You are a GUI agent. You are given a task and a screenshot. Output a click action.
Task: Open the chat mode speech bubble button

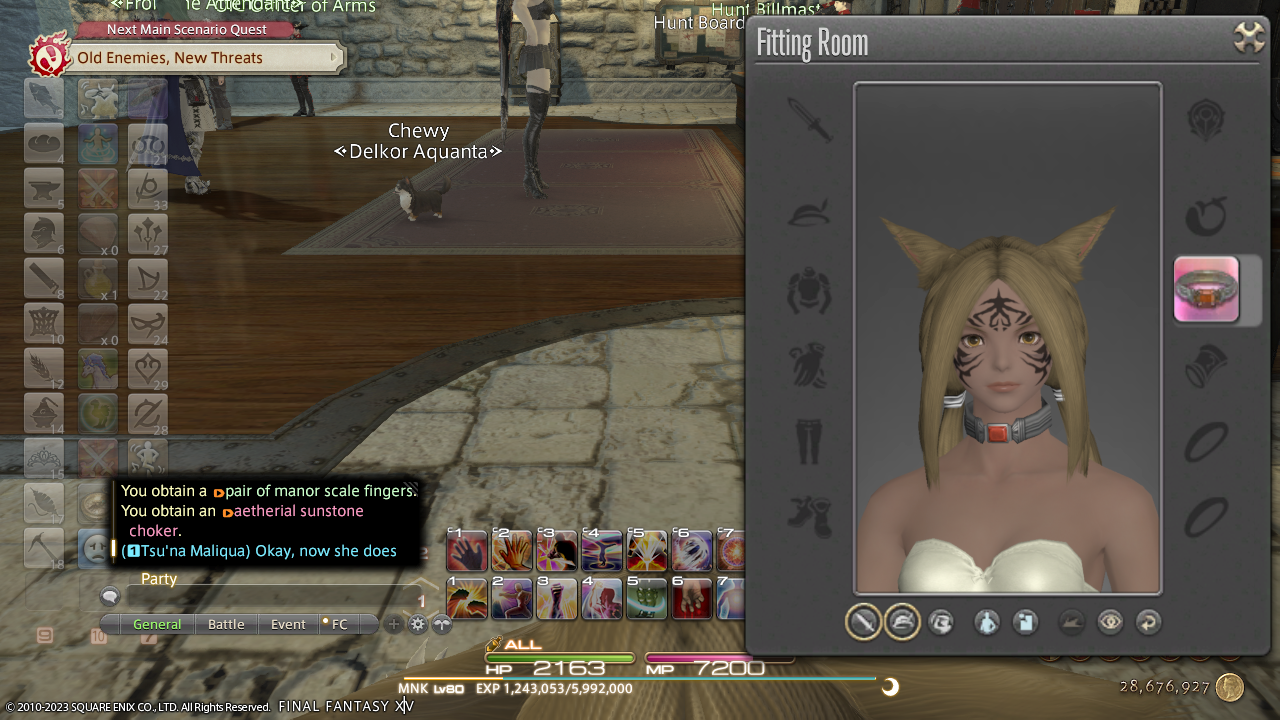[110, 597]
